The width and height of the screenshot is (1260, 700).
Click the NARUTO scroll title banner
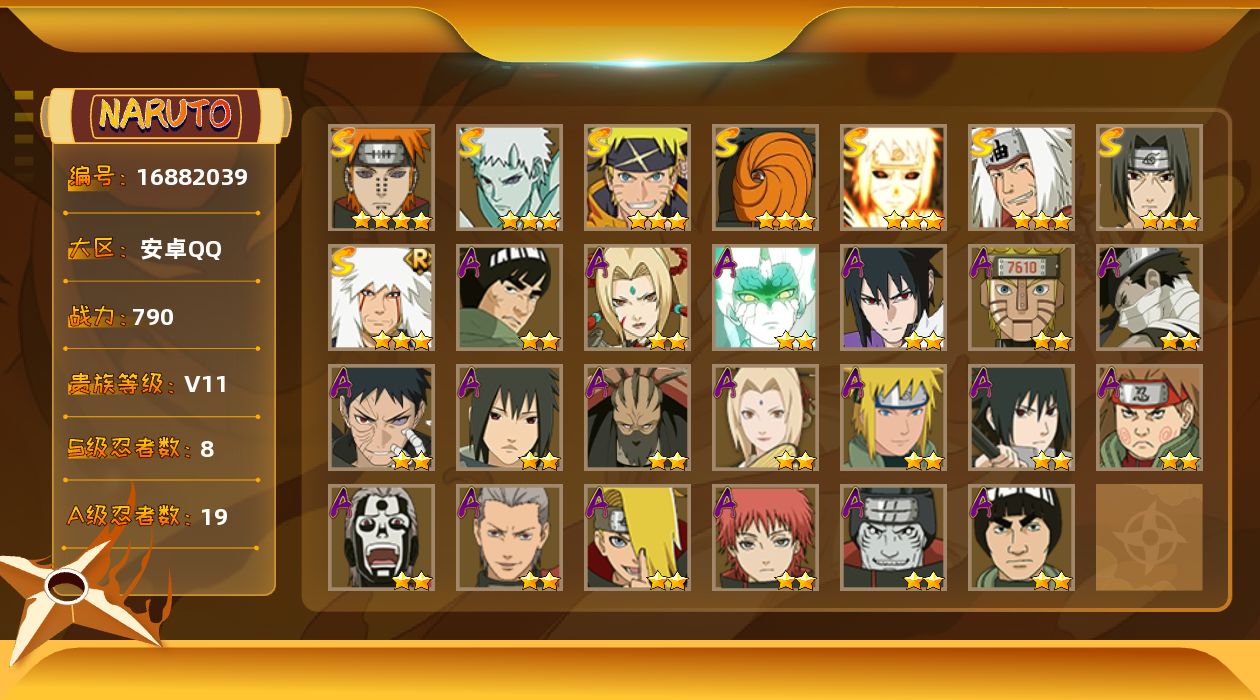click(x=166, y=115)
